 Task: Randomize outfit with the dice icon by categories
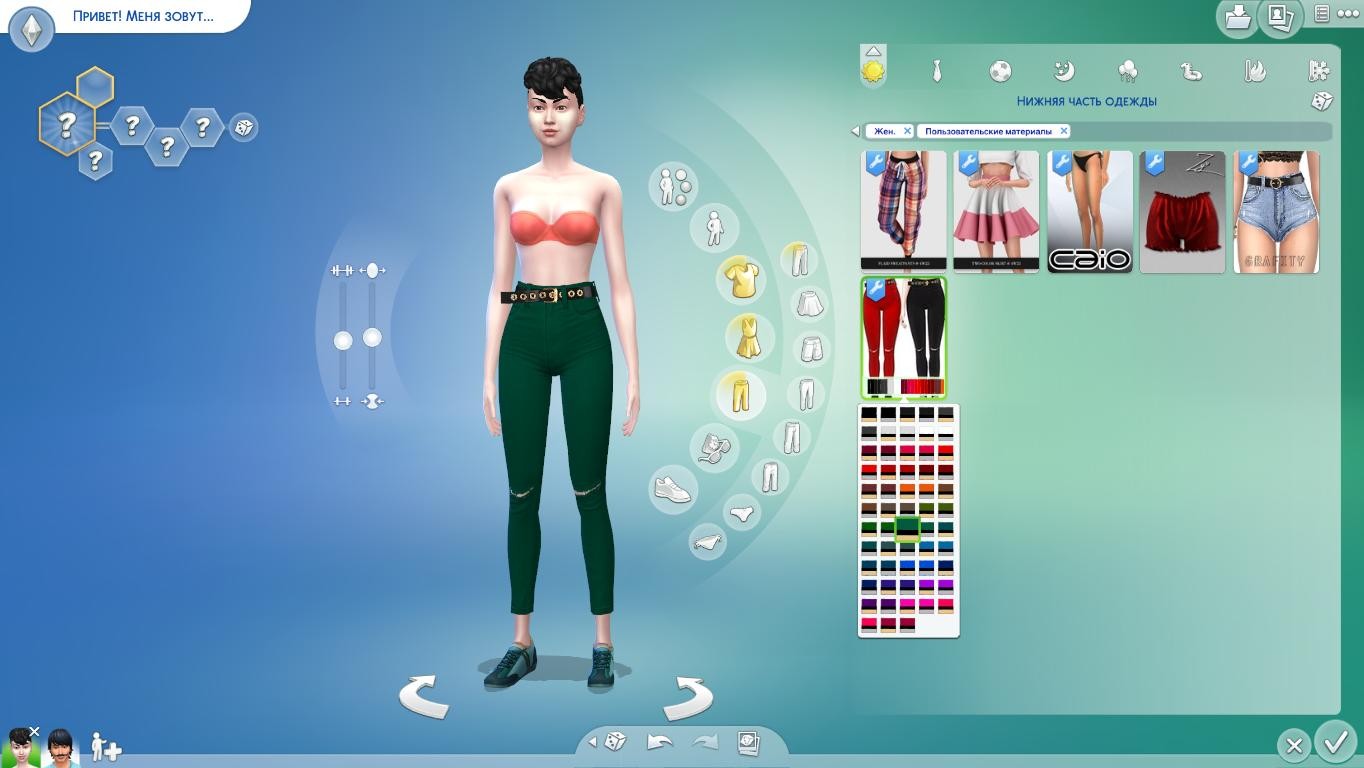pyautogui.click(x=1321, y=101)
